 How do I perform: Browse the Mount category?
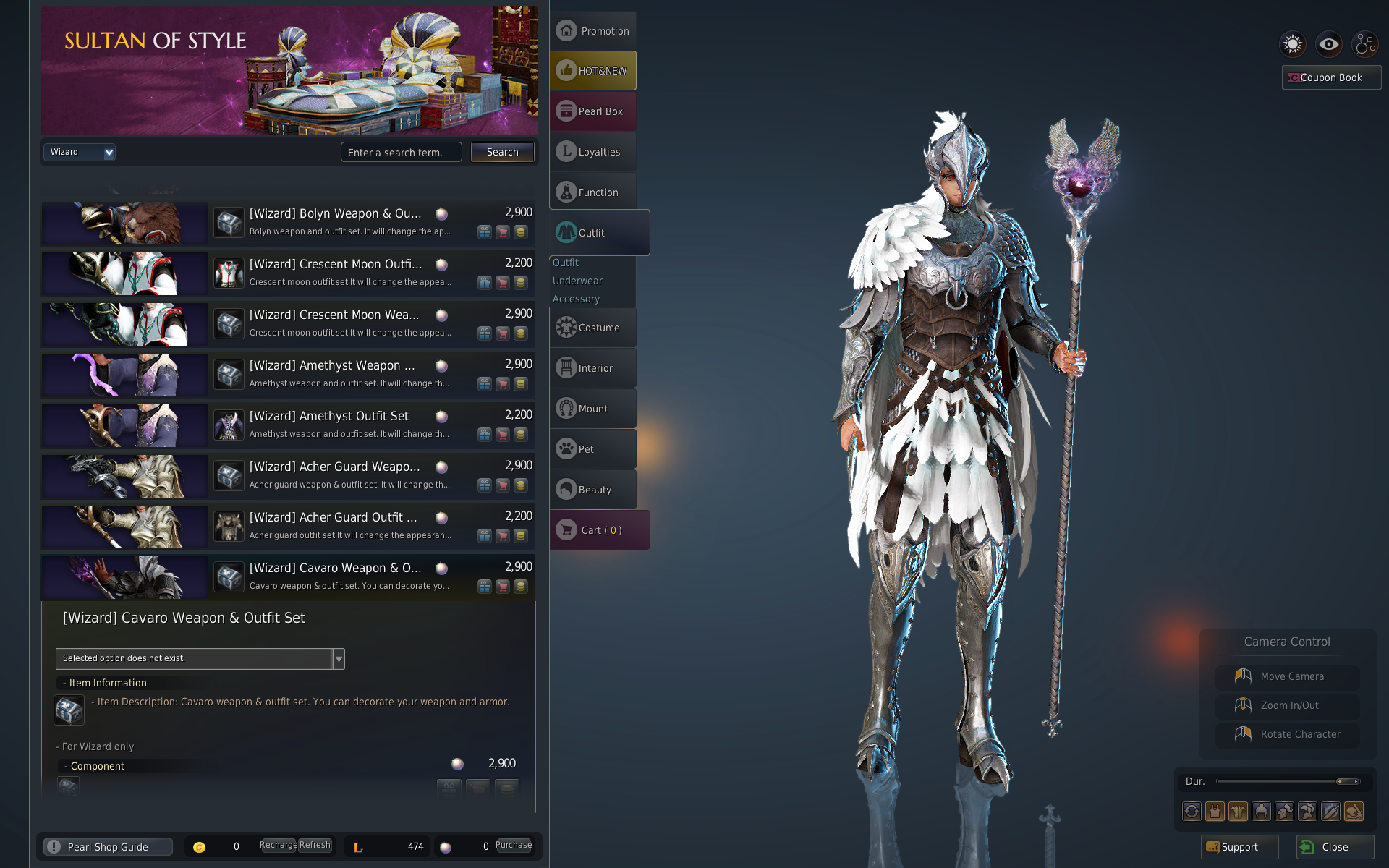pos(593,409)
